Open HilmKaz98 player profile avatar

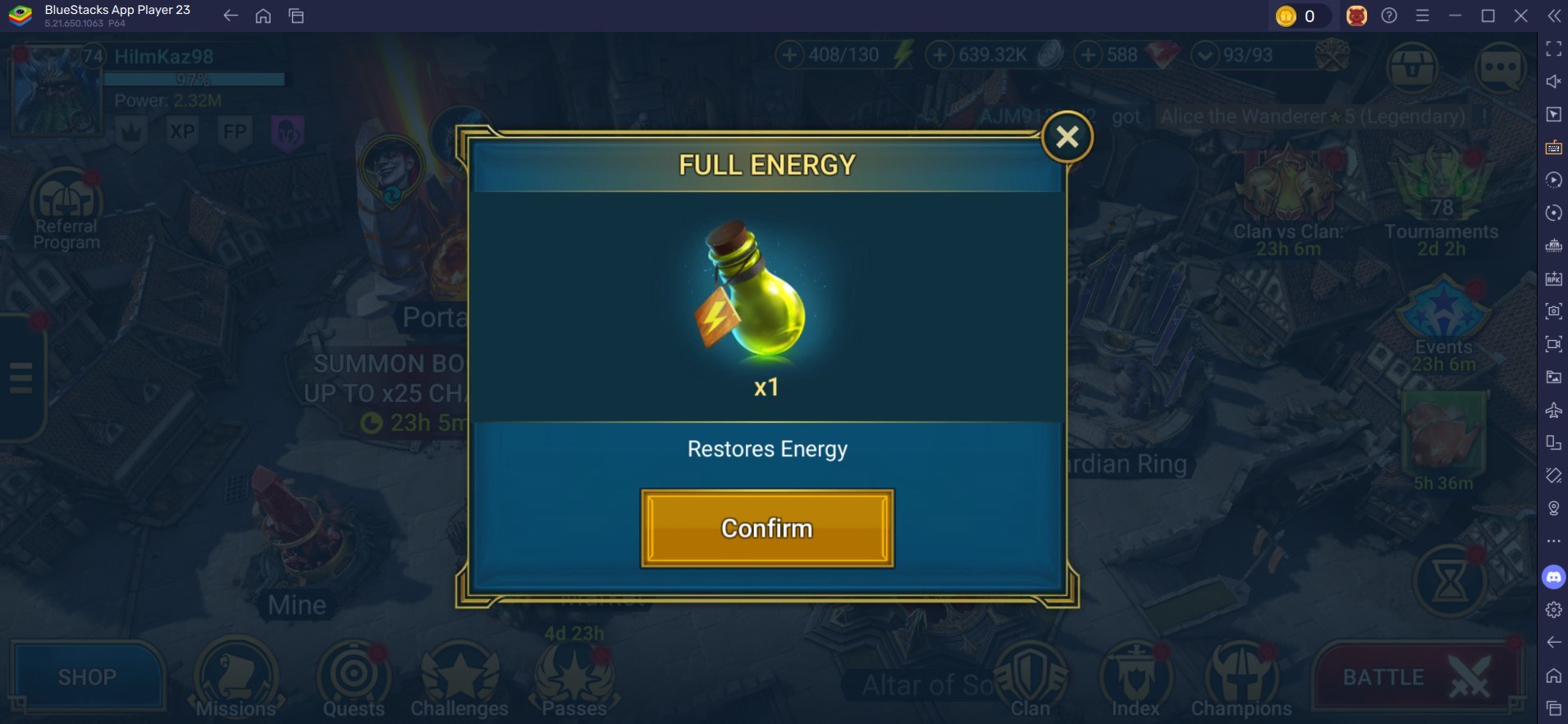pyautogui.click(x=54, y=89)
